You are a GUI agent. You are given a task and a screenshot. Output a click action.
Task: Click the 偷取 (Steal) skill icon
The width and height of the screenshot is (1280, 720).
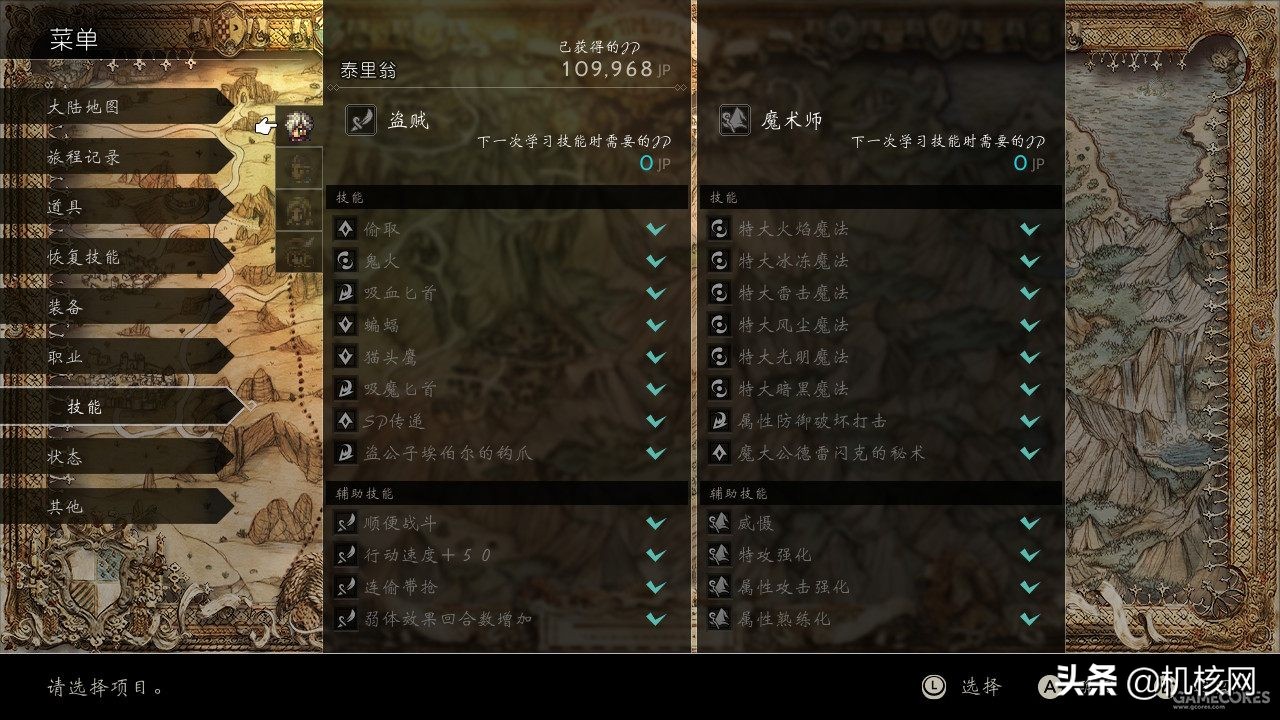click(347, 229)
